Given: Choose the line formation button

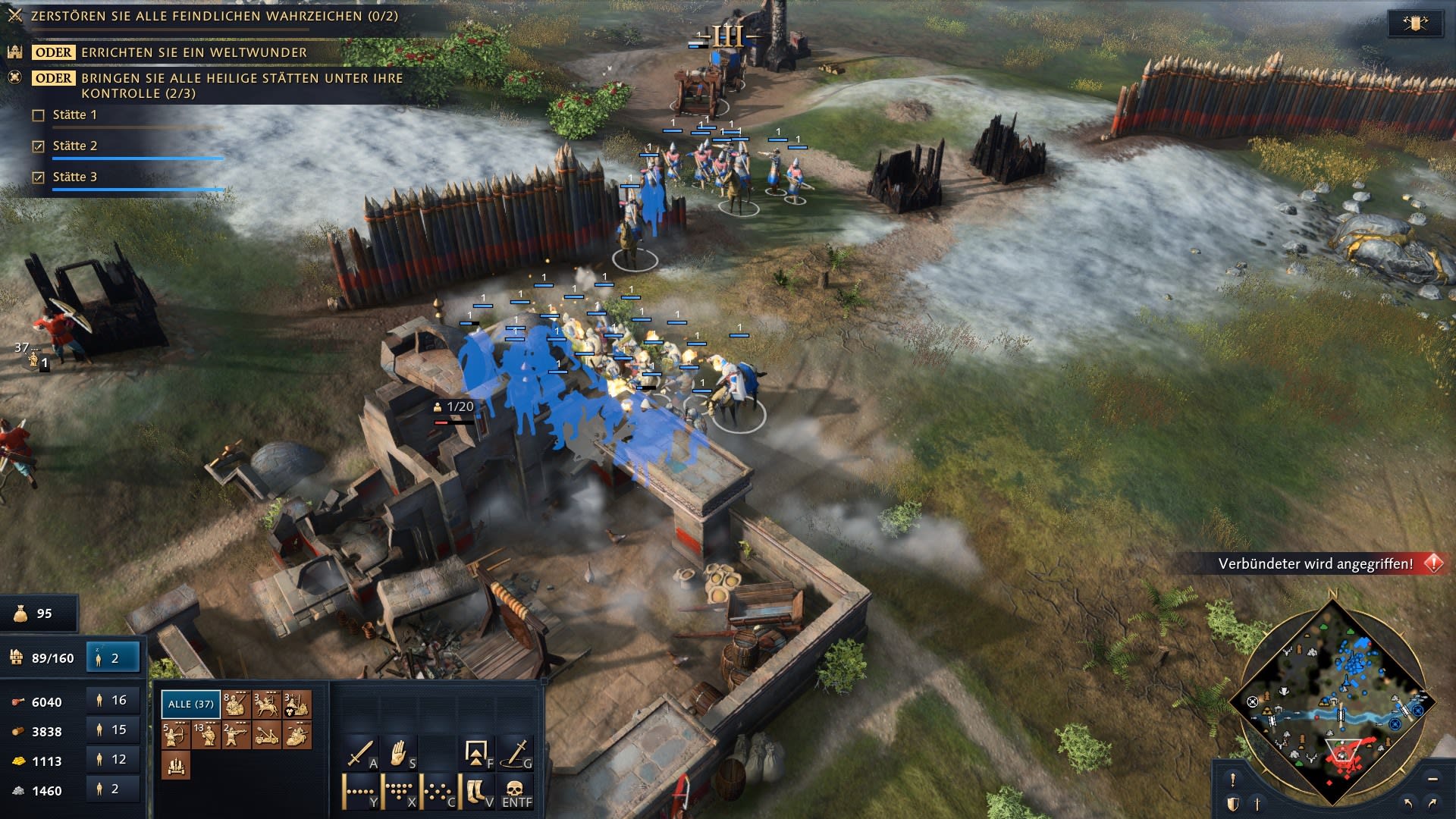Looking at the screenshot, I should coord(361,792).
